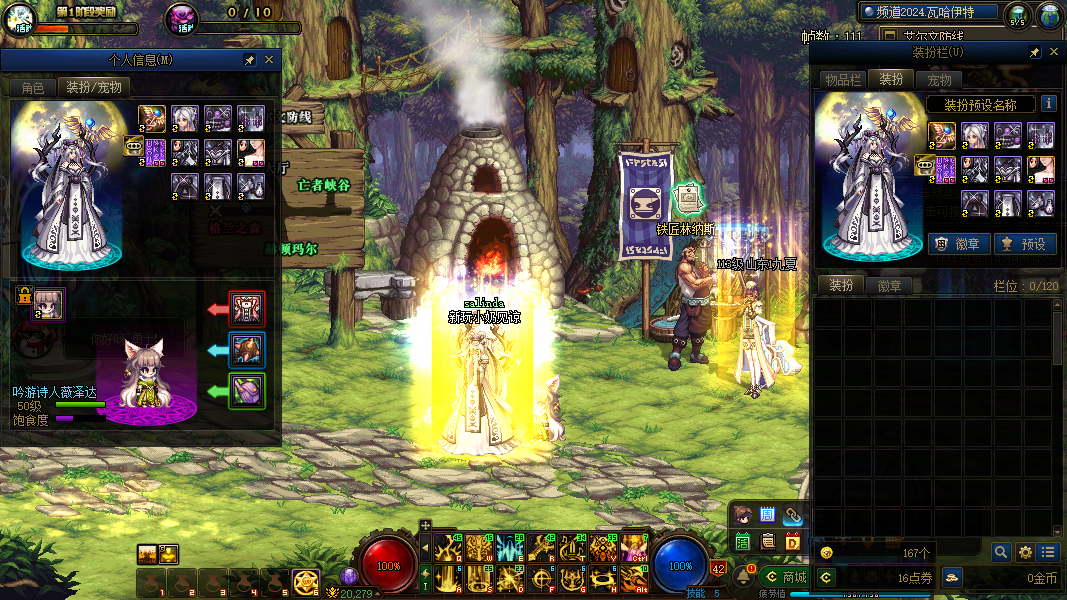The height and width of the screenshot is (600, 1067).
Task: Select the winged staff weapon avatar slot in 装扮栏
Action: (941, 134)
